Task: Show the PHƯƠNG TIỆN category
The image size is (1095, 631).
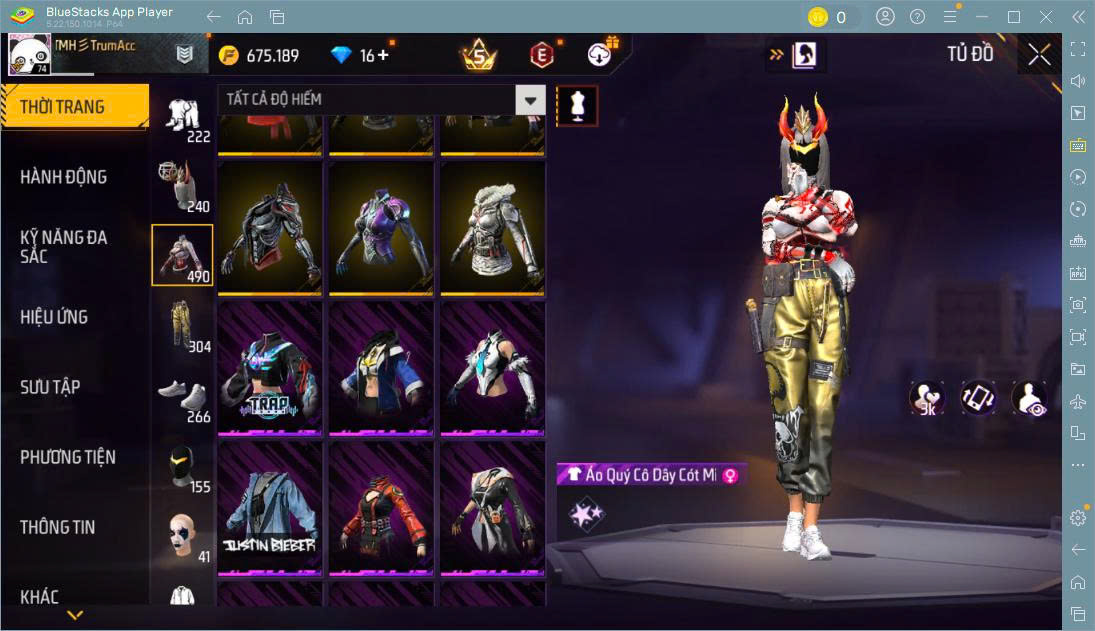Action: (68, 457)
